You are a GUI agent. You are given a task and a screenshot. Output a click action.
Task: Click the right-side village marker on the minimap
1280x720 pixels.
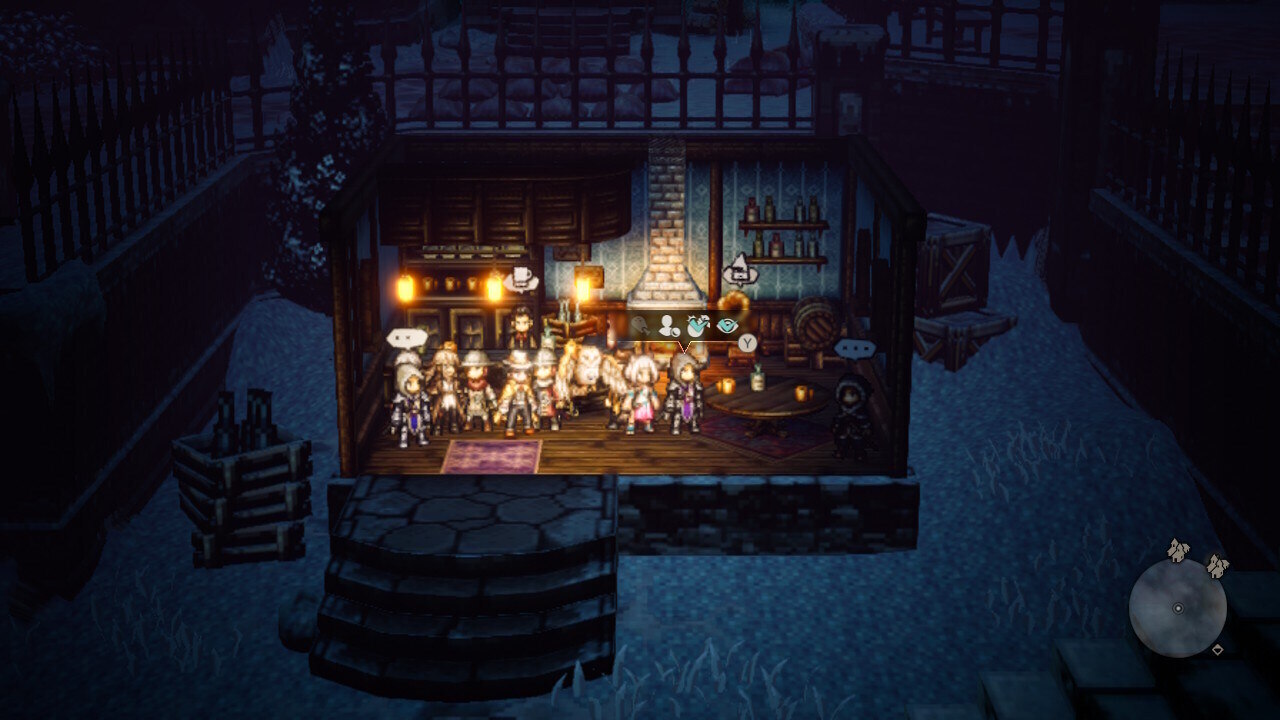click(x=1217, y=567)
